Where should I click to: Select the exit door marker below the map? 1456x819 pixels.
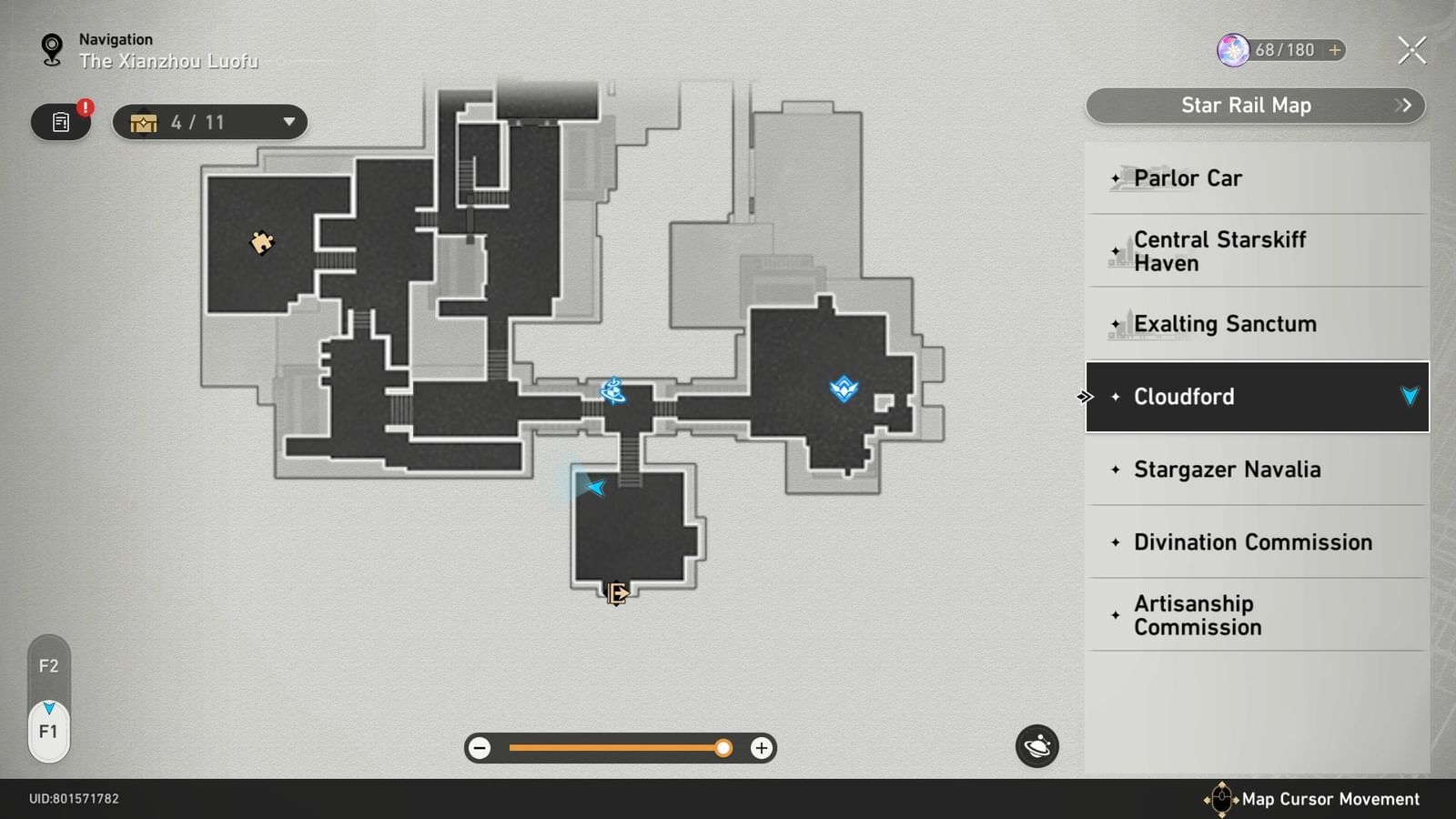point(615,592)
